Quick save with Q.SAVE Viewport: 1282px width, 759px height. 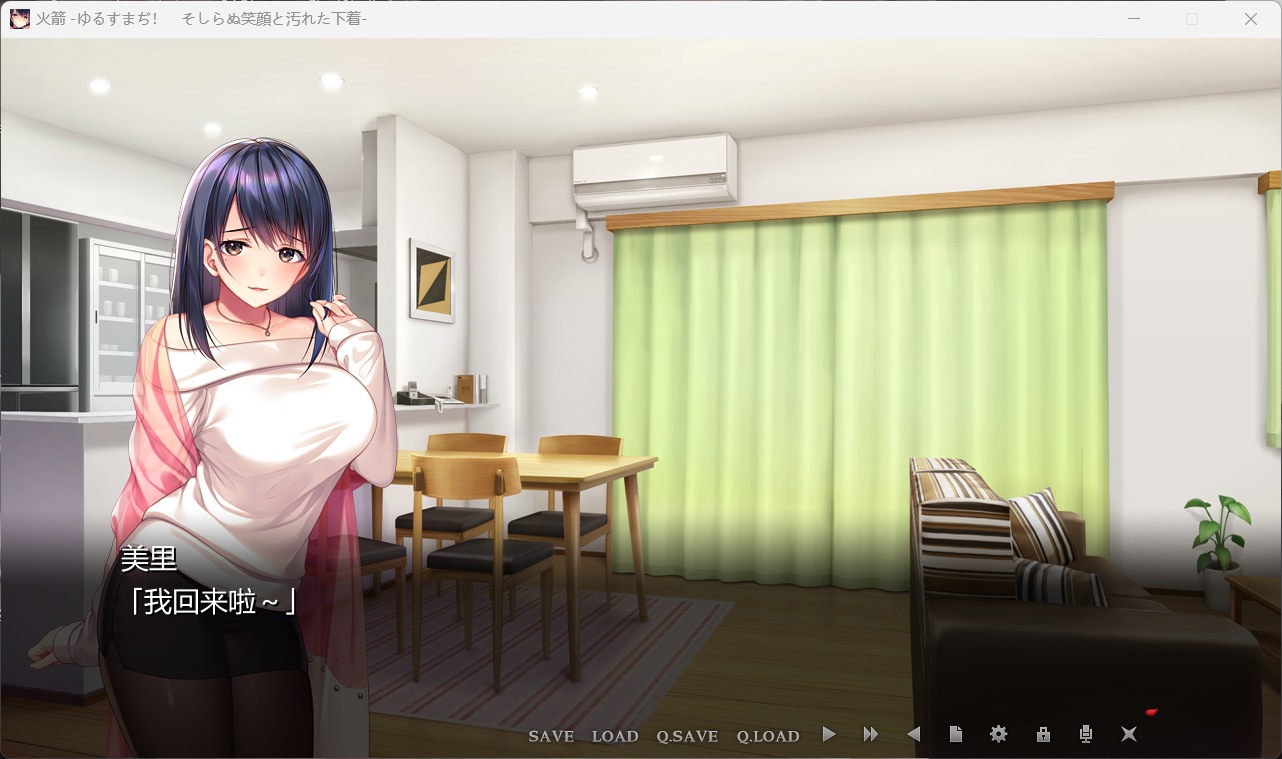point(687,736)
